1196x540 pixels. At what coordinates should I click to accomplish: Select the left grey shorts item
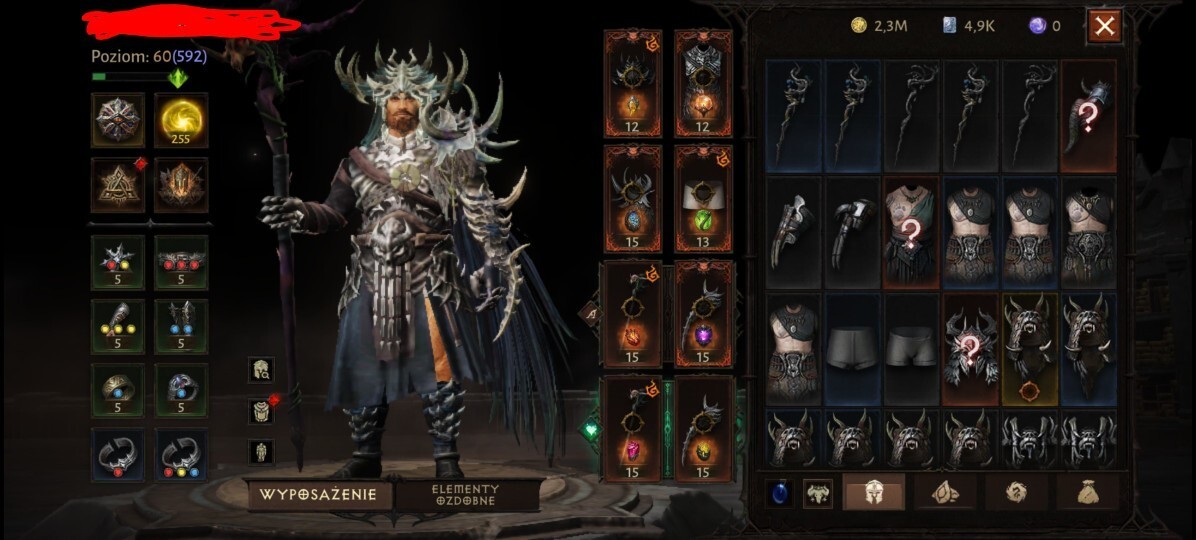852,349
